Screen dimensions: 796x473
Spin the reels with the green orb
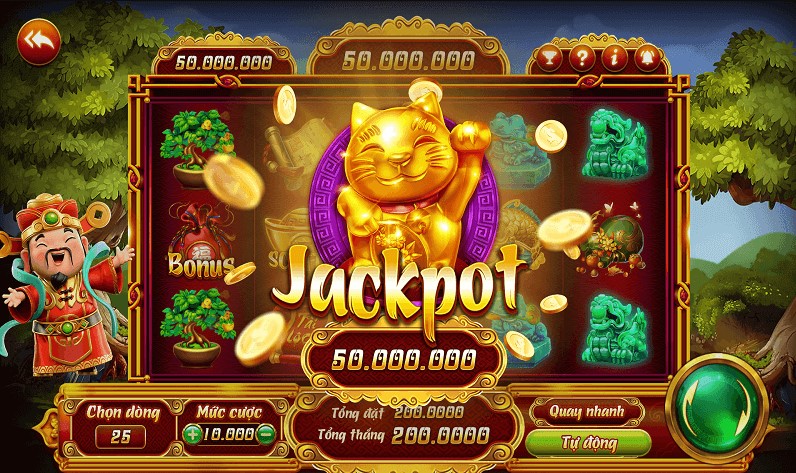(x=716, y=401)
